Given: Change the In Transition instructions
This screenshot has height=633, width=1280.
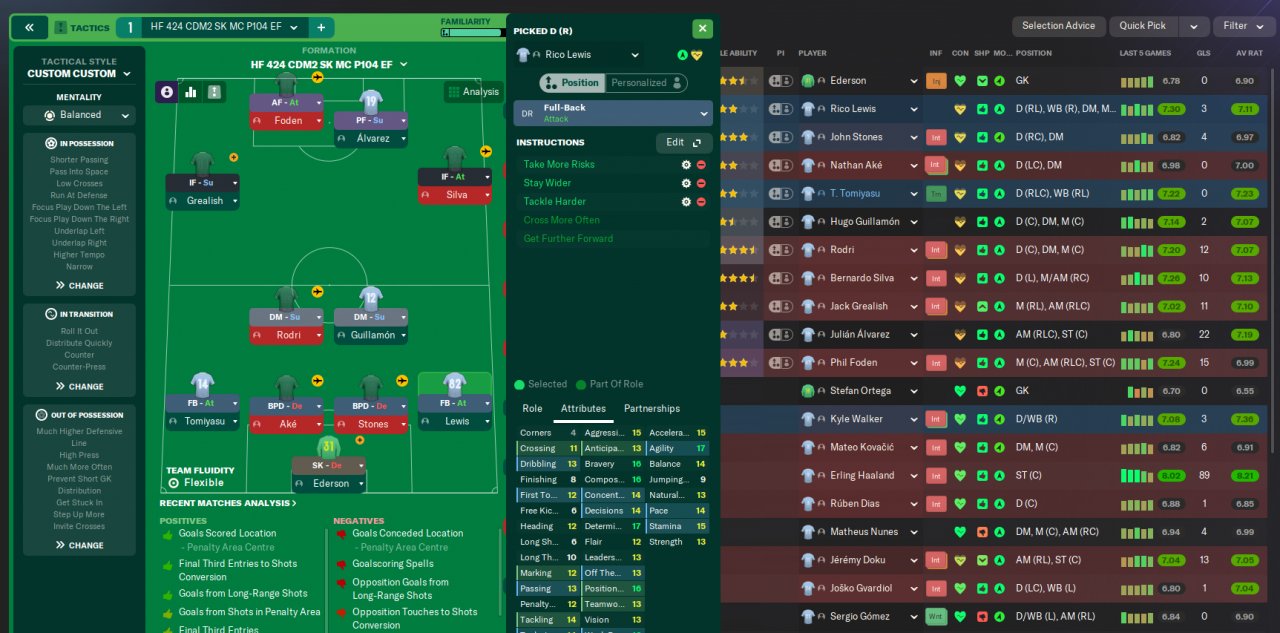Looking at the screenshot, I should point(79,387).
